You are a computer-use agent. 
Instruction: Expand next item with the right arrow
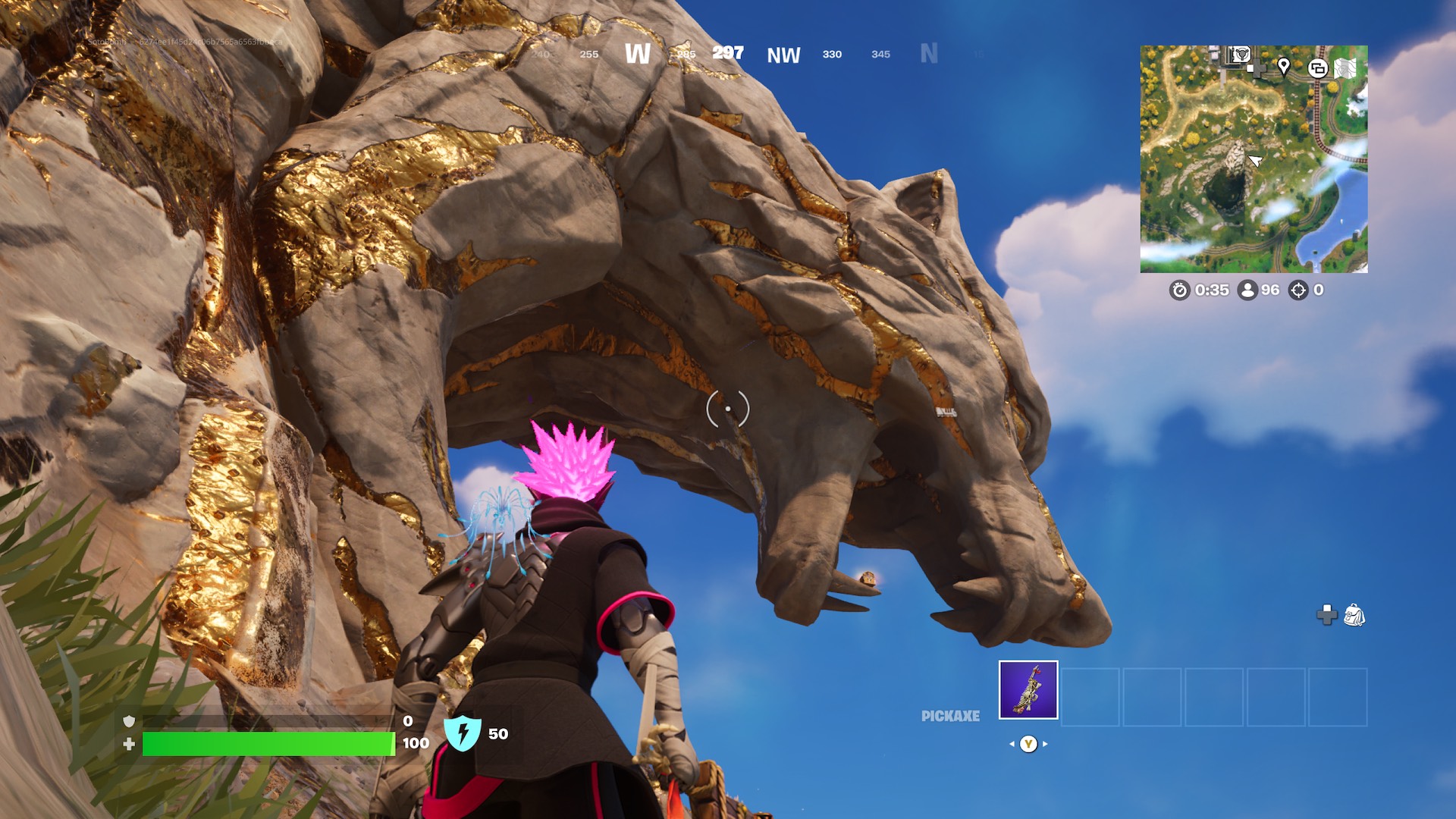pyautogui.click(x=1045, y=744)
